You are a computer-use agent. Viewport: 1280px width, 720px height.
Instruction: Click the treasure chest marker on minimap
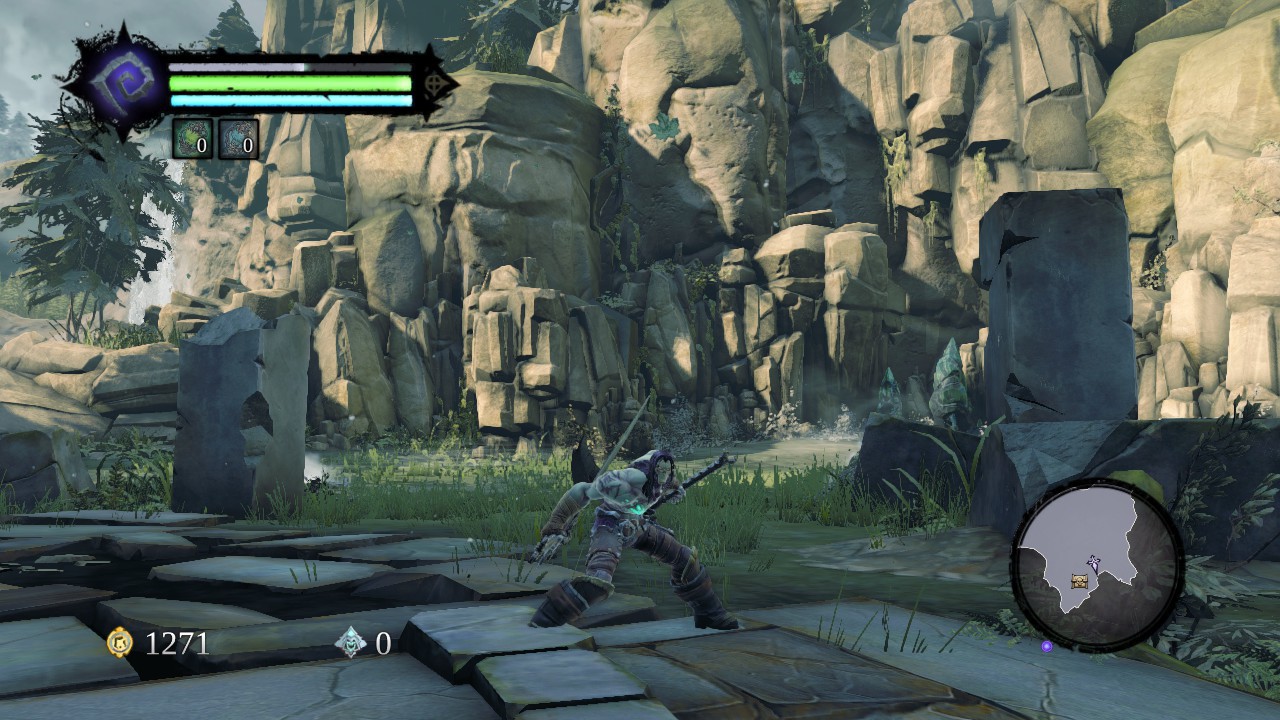1079,581
